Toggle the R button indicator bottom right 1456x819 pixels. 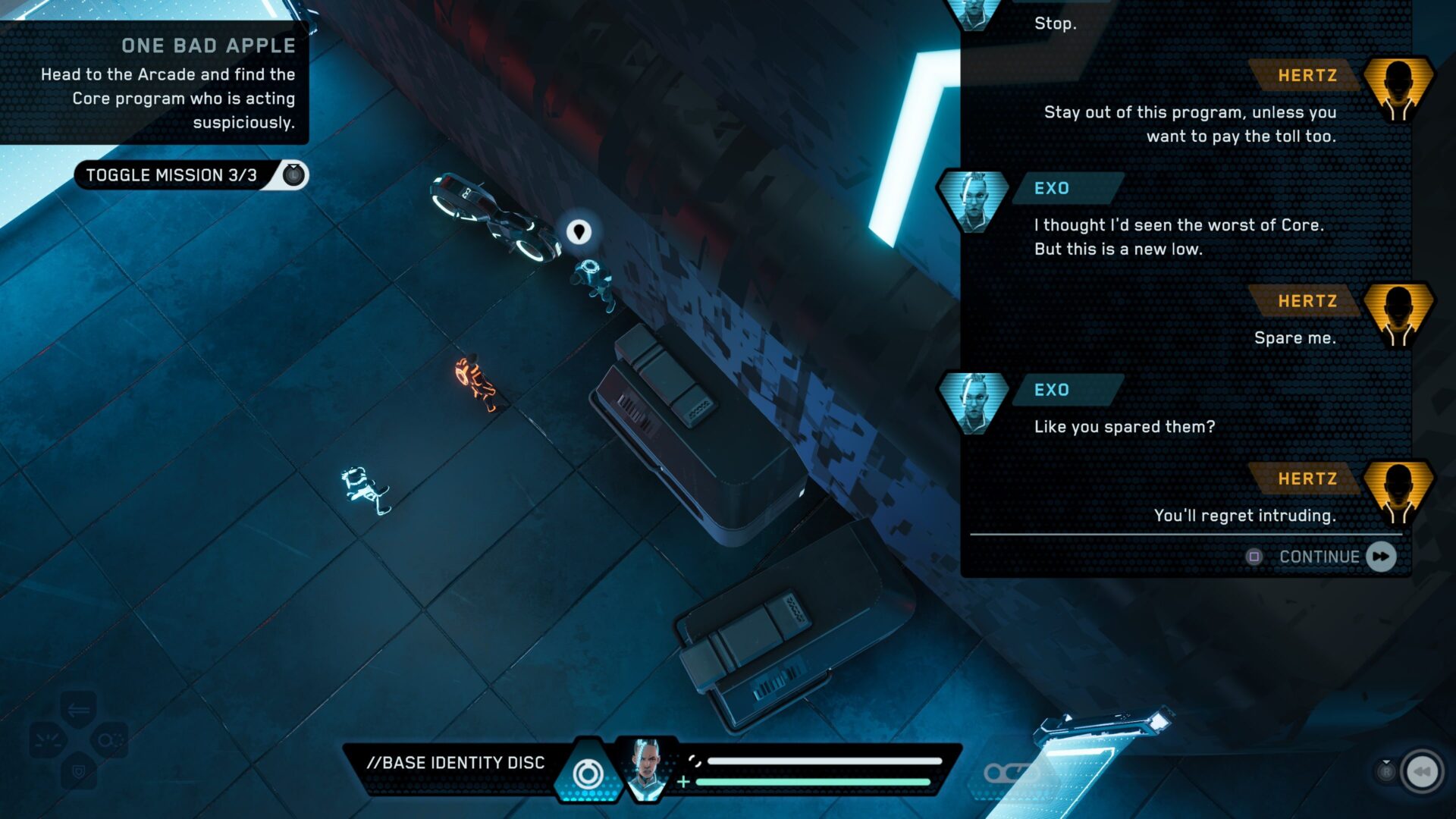pyautogui.click(x=1388, y=772)
